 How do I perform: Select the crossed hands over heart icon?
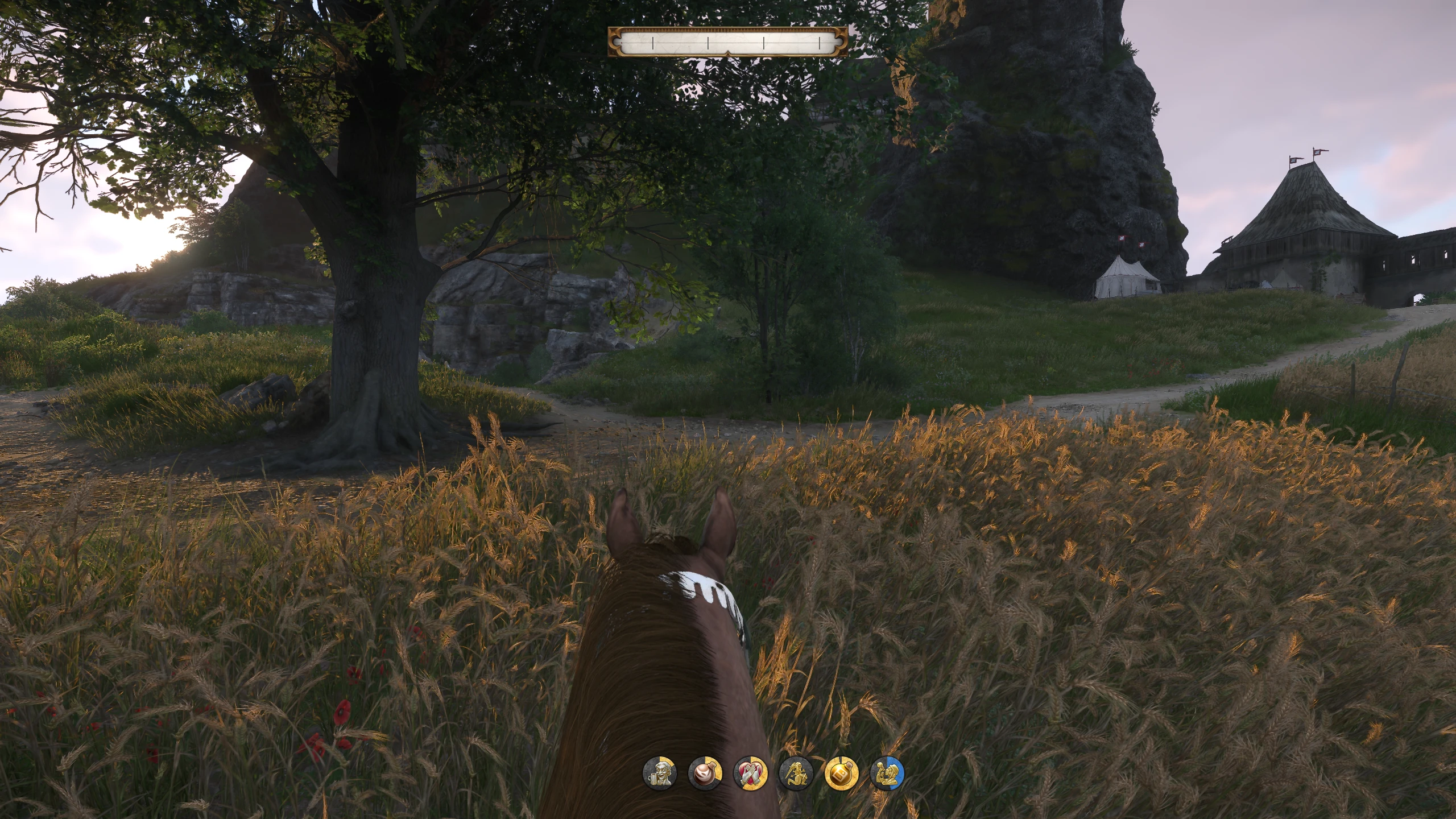pos(751,773)
